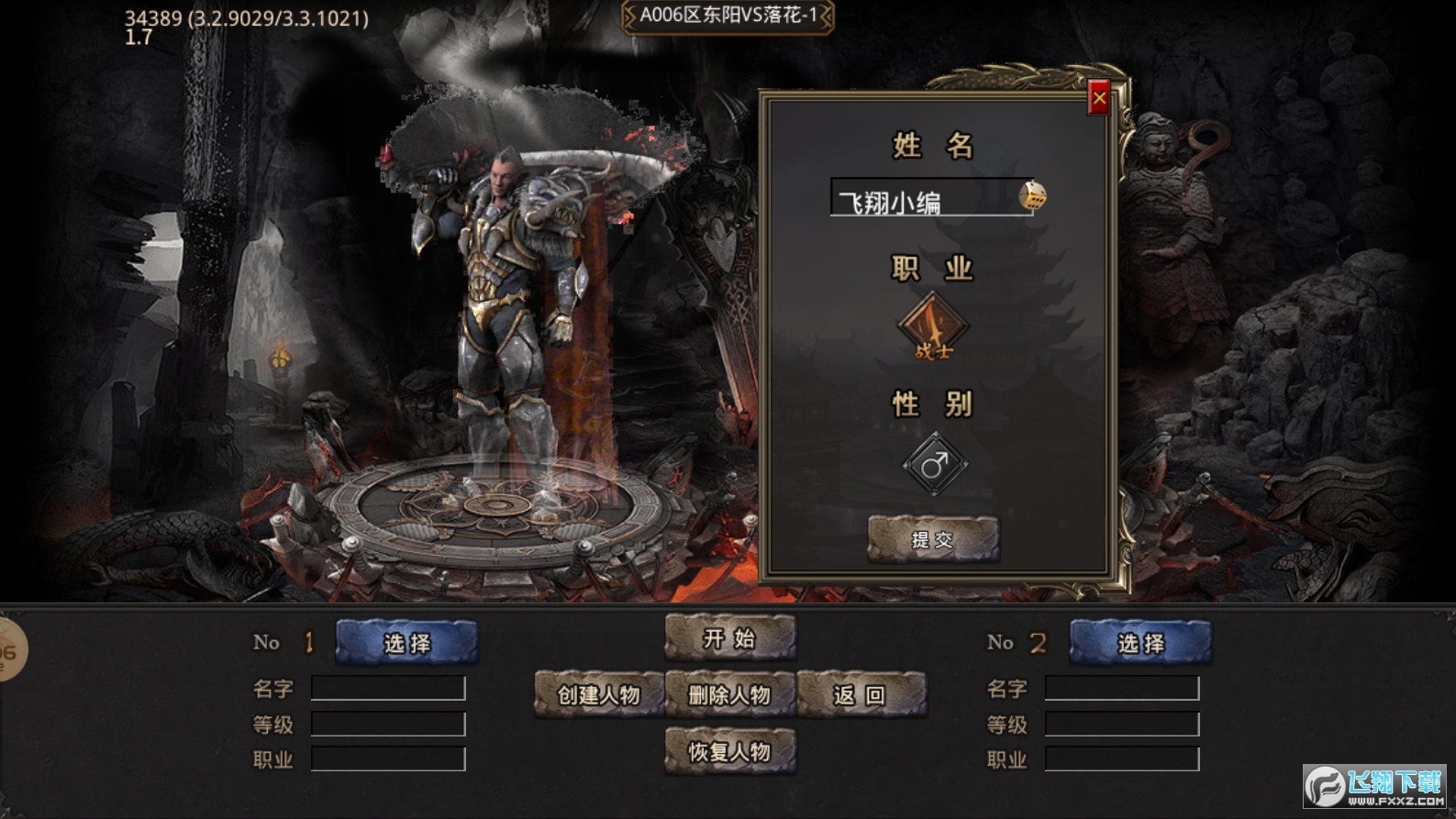Open the server banner A006区东阳VS落花-1
The height and width of the screenshot is (819, 1456).
coord(728,16)
